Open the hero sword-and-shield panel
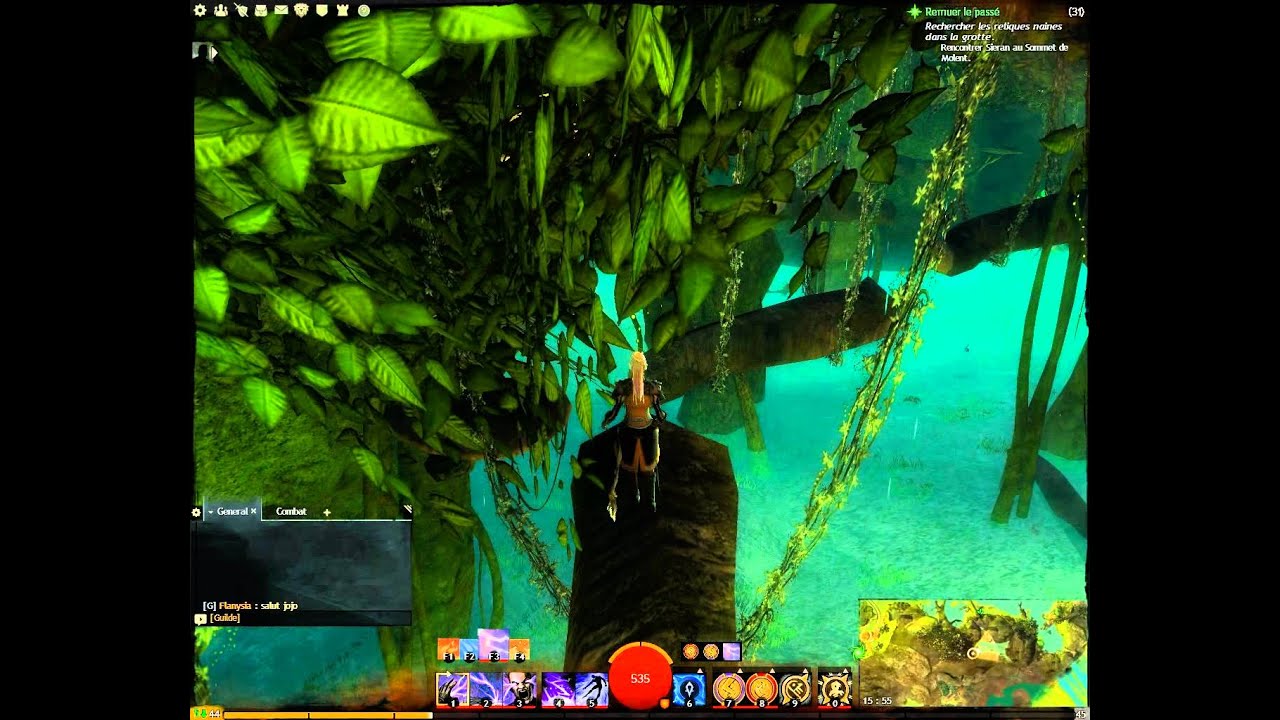 coord(241,10)
